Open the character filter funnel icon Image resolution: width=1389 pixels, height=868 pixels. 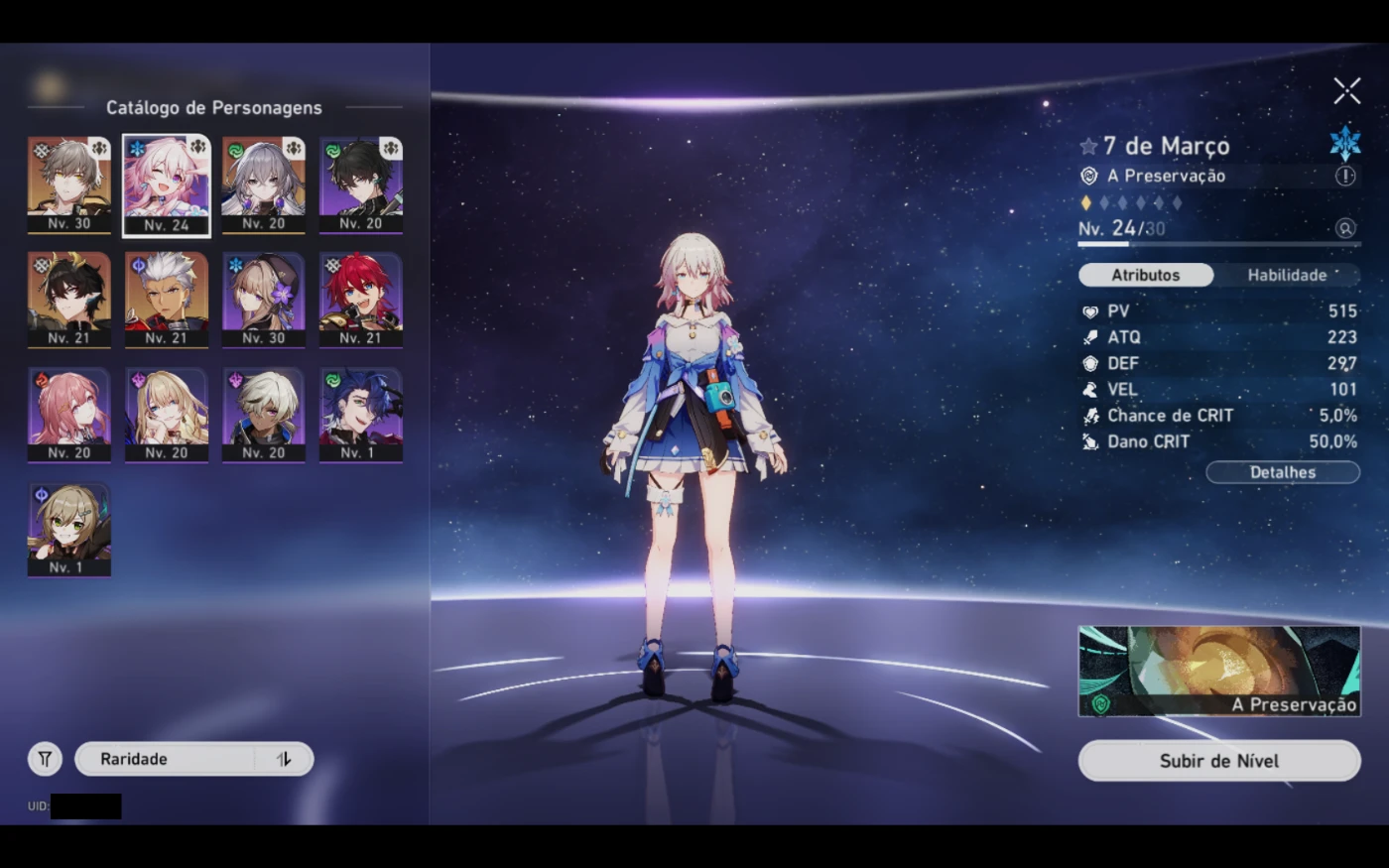click(45, 759)
